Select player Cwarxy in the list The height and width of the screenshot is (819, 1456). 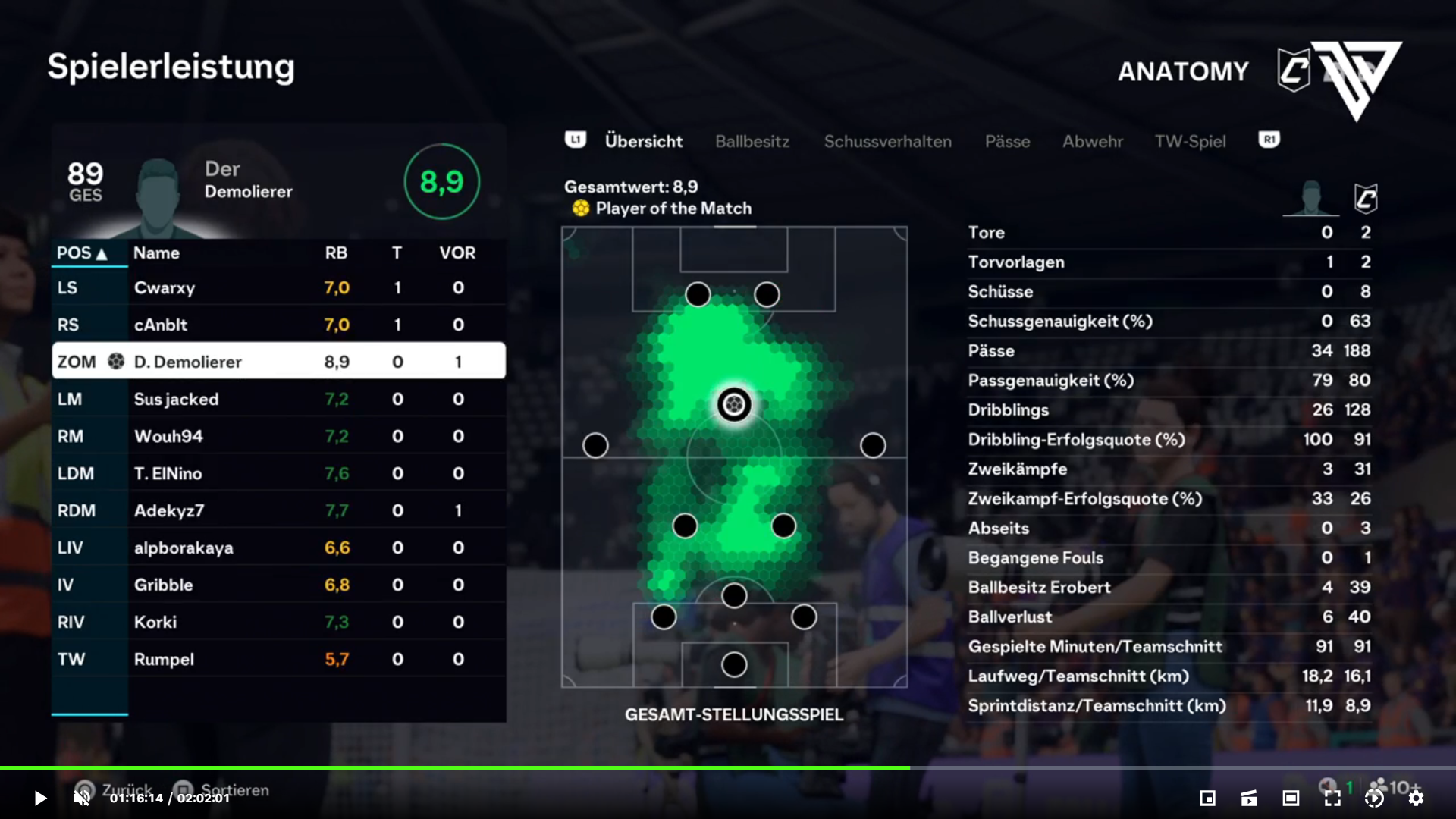click(278, 288)
